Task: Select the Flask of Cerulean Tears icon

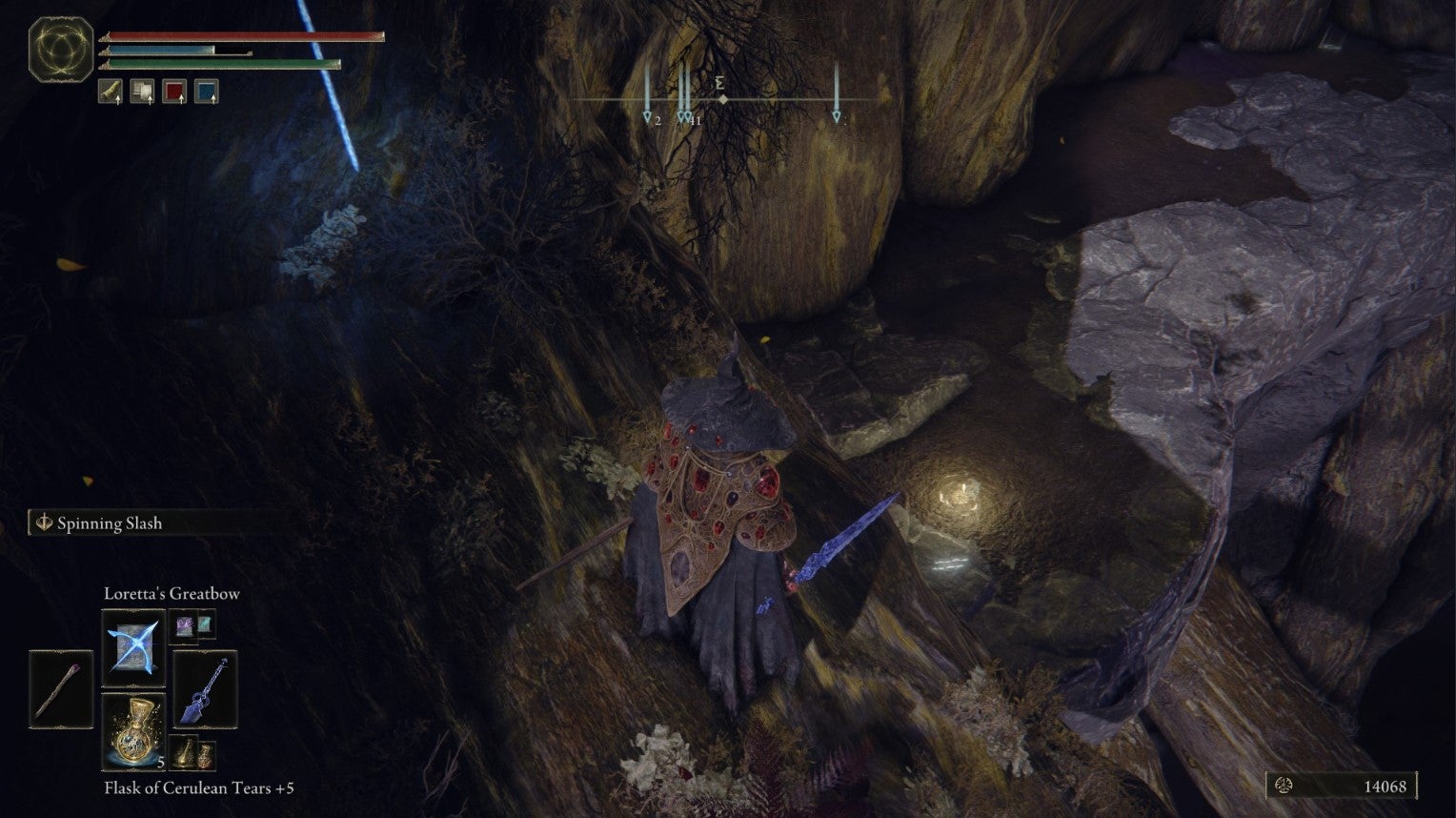Action: pos(135,733)
